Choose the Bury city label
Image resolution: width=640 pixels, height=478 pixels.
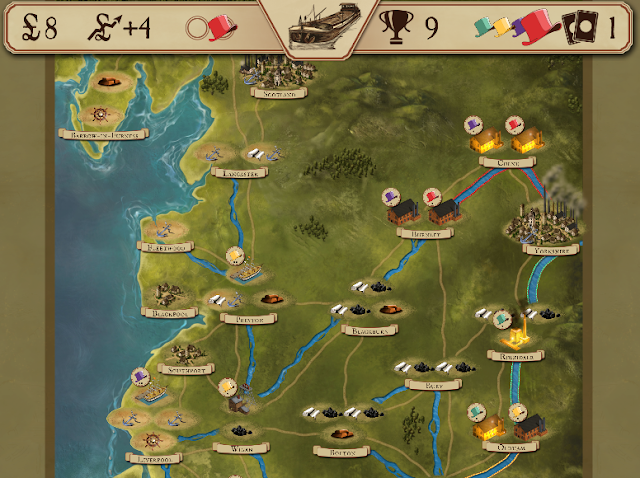click(433, 384)
